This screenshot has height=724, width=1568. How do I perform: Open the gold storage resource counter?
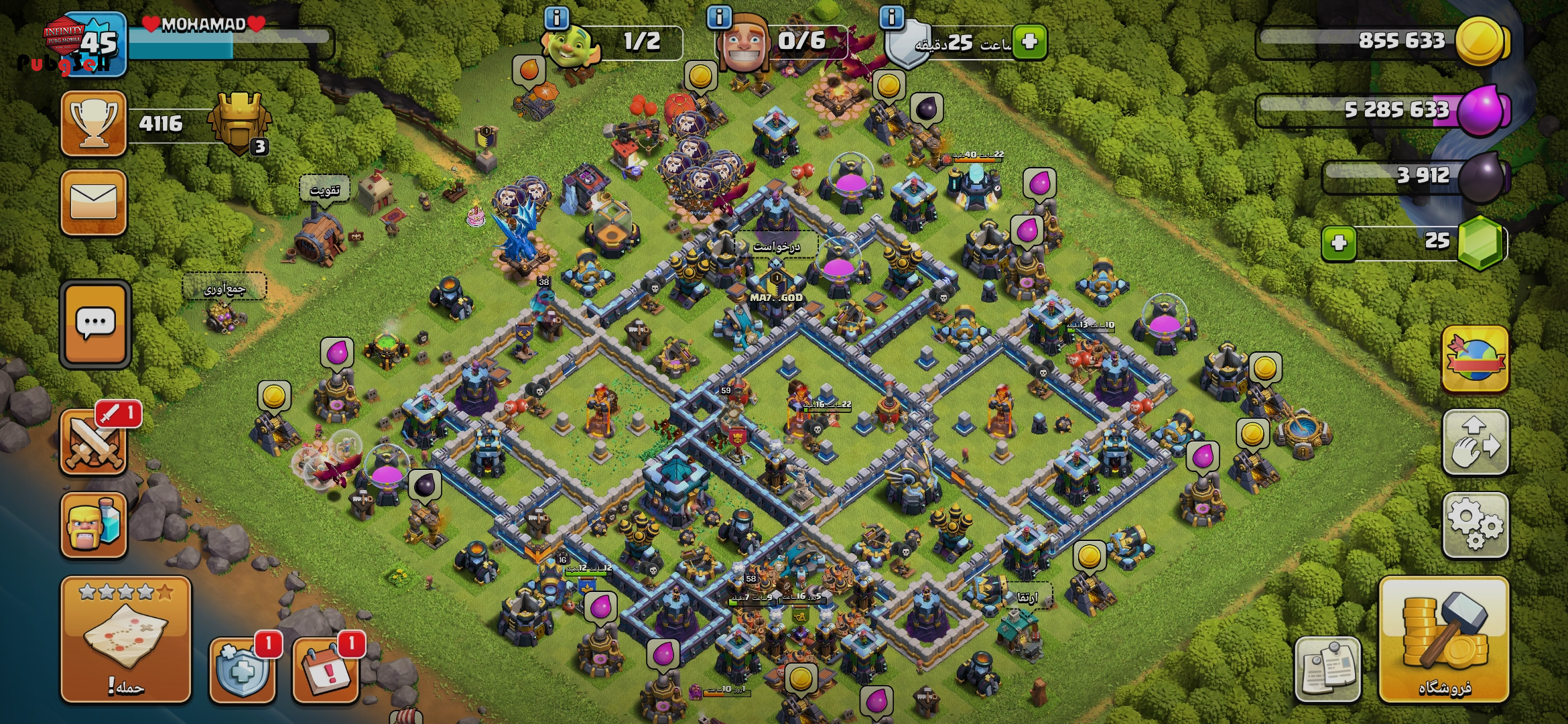coord(1380,40)
